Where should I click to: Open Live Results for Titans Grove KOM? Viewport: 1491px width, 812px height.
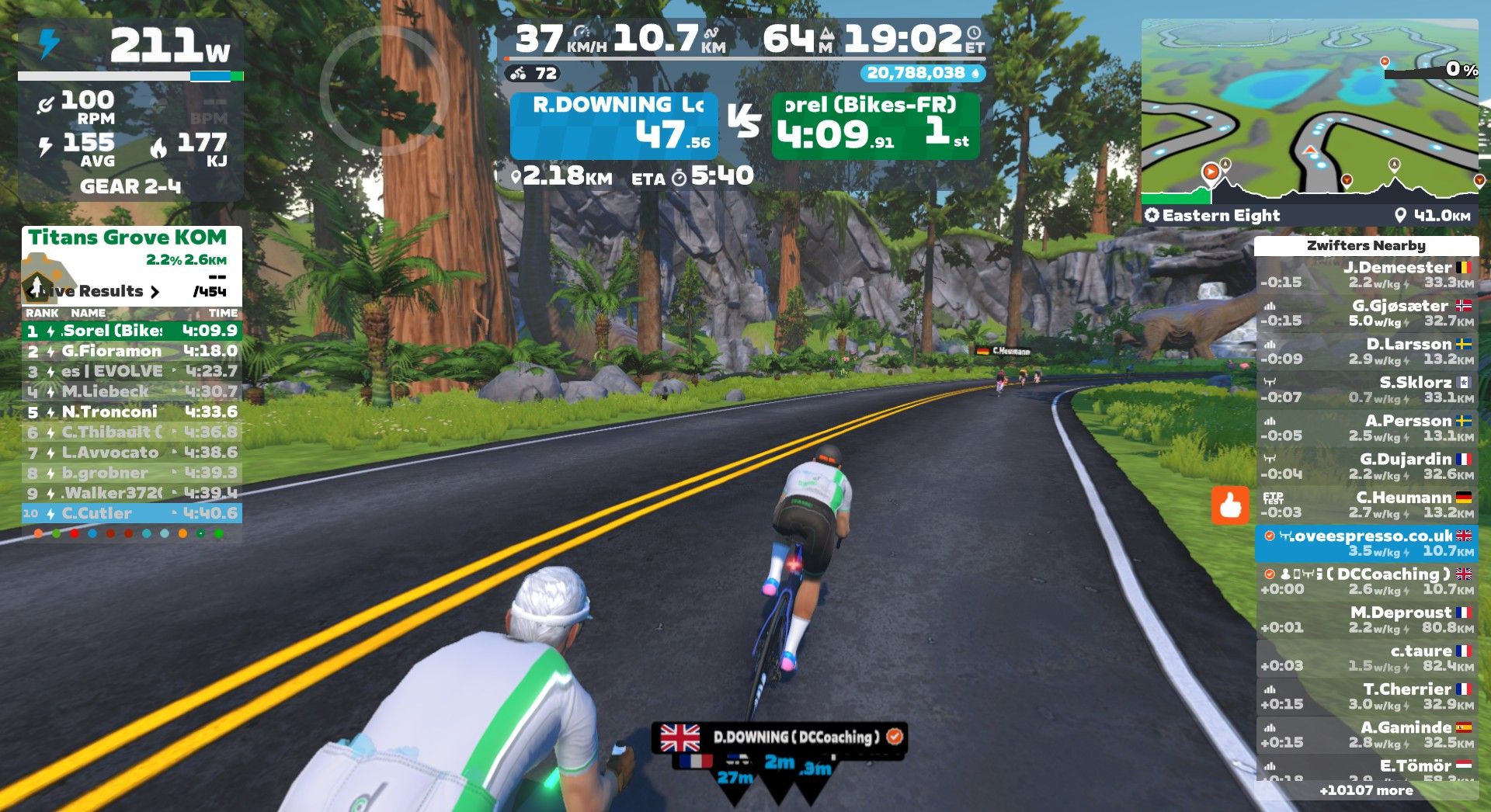(x=99, y=292)
